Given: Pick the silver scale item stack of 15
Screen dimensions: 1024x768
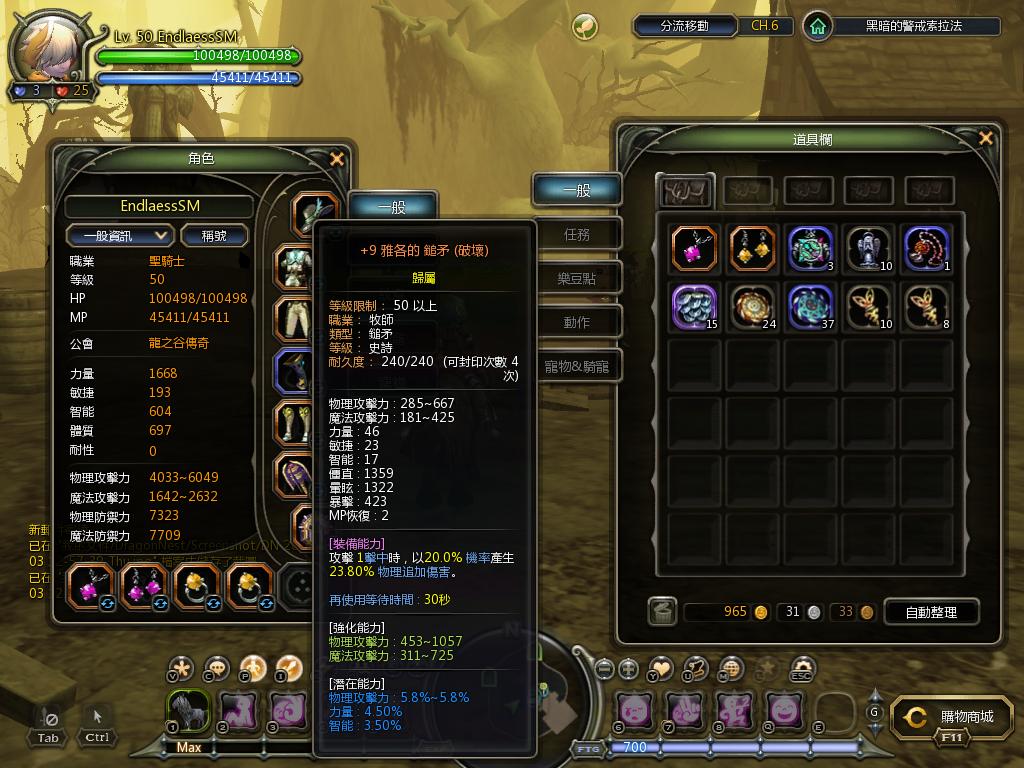Looking at the screenshot, I should 694,306.
